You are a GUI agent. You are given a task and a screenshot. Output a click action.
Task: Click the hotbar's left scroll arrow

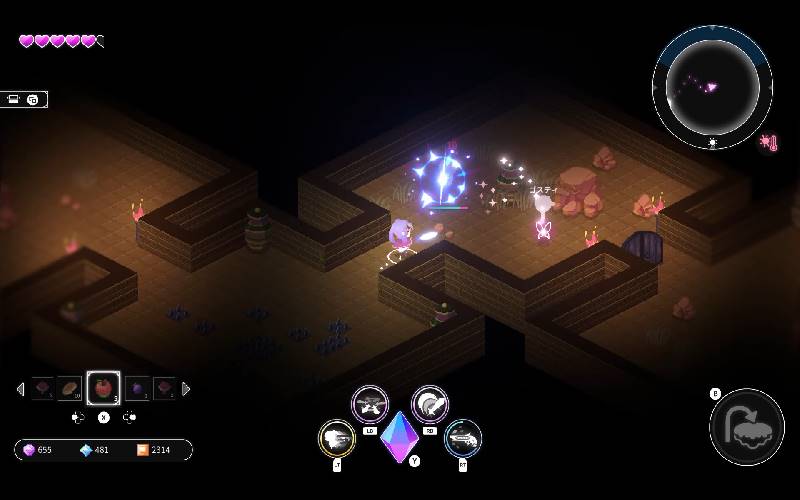pyautogui.click(x=21, y=389)
